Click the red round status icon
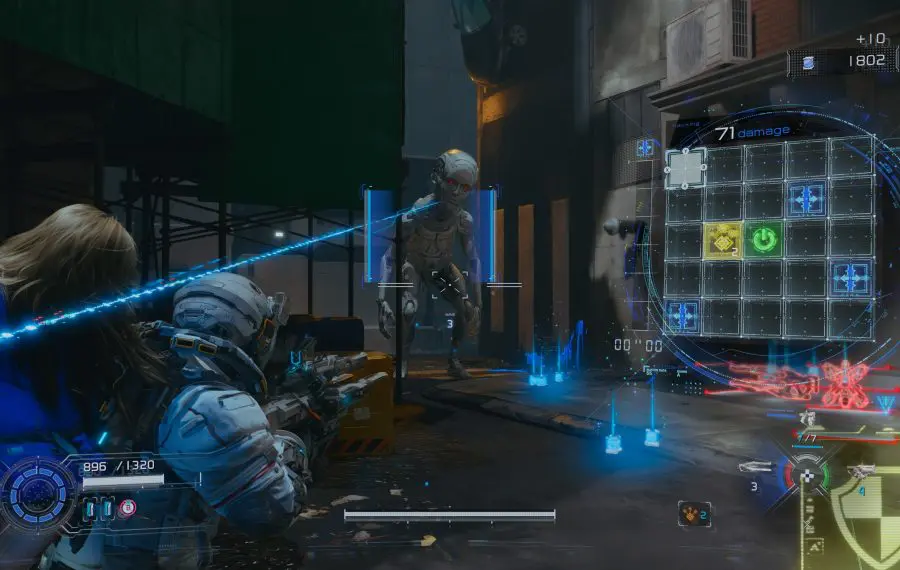The height and width of the screenshot is (570, 900). coord(127,508)
